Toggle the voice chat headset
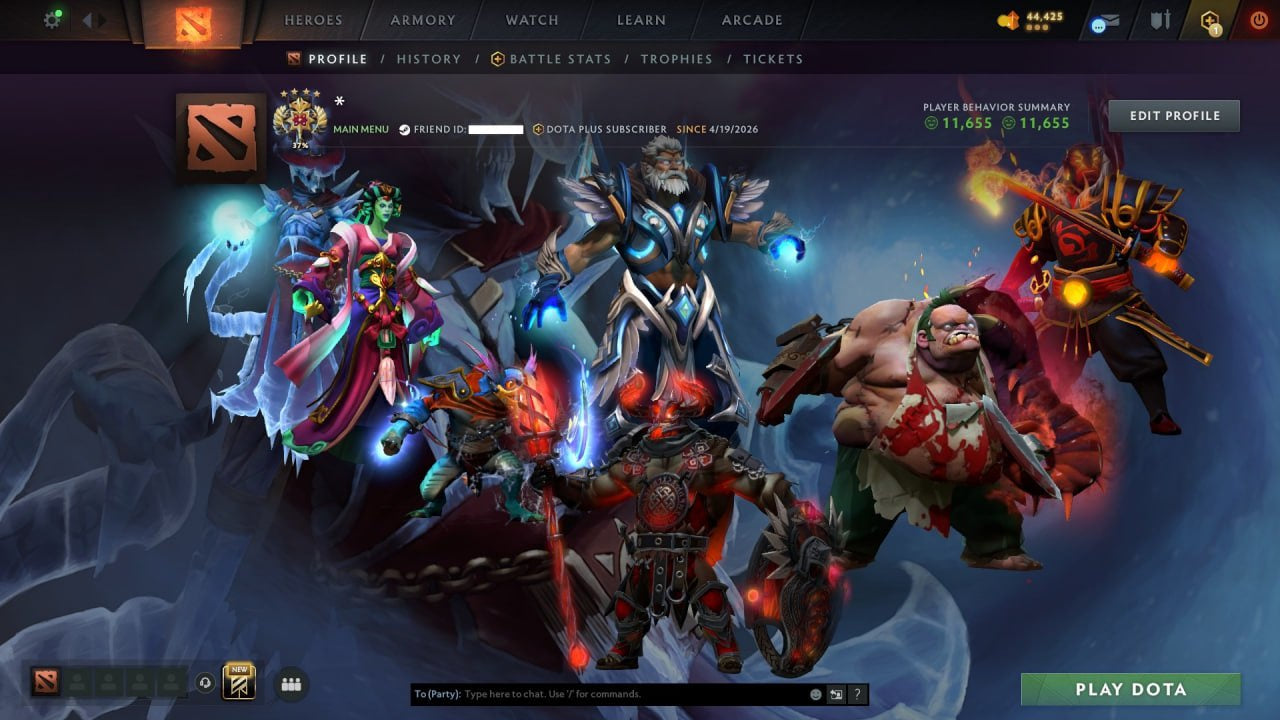1280x720 pixels. coord(204,683)
